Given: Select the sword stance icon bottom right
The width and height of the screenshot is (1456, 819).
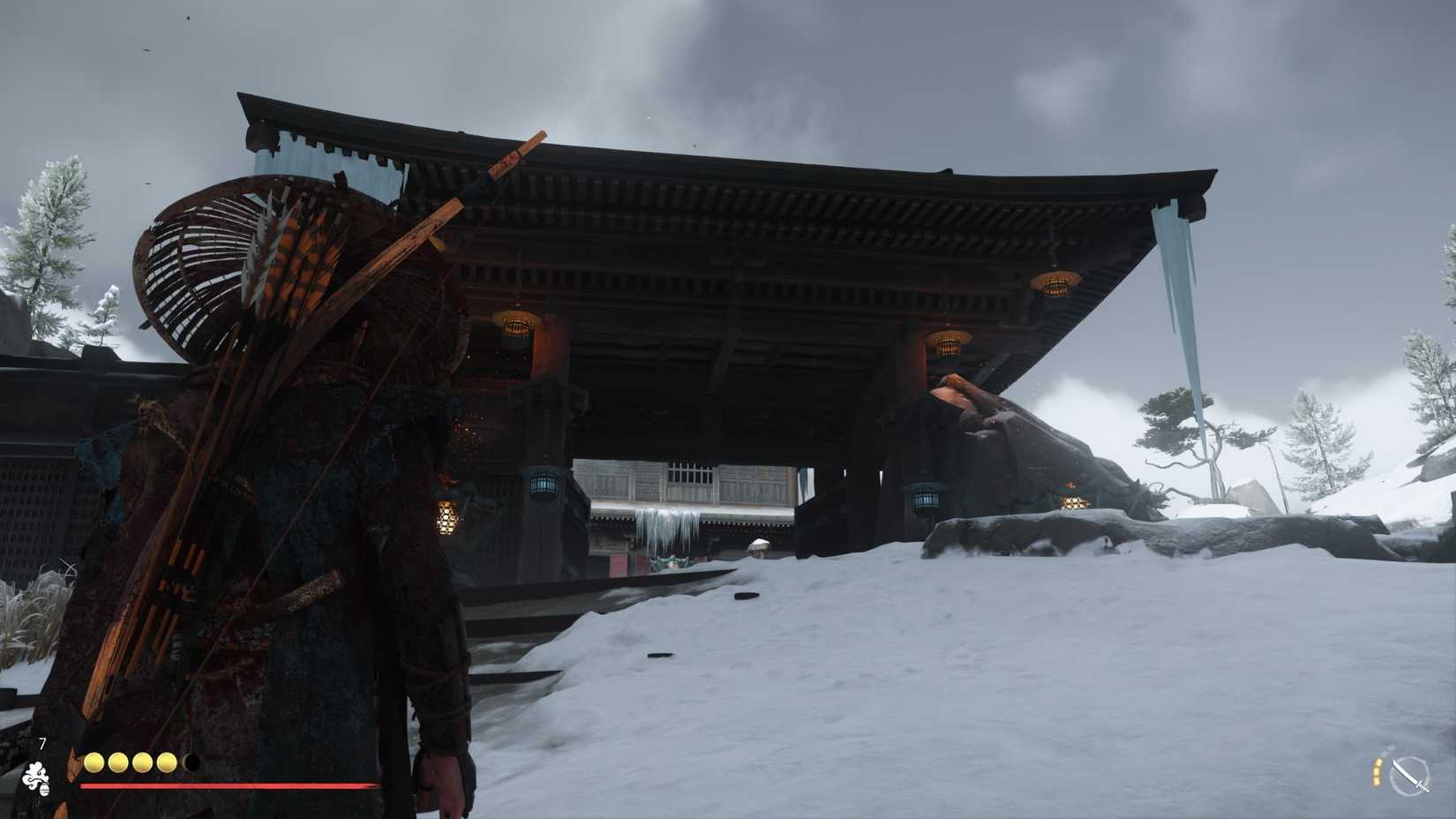Looking at the screenshot, I should point(1410,777).
